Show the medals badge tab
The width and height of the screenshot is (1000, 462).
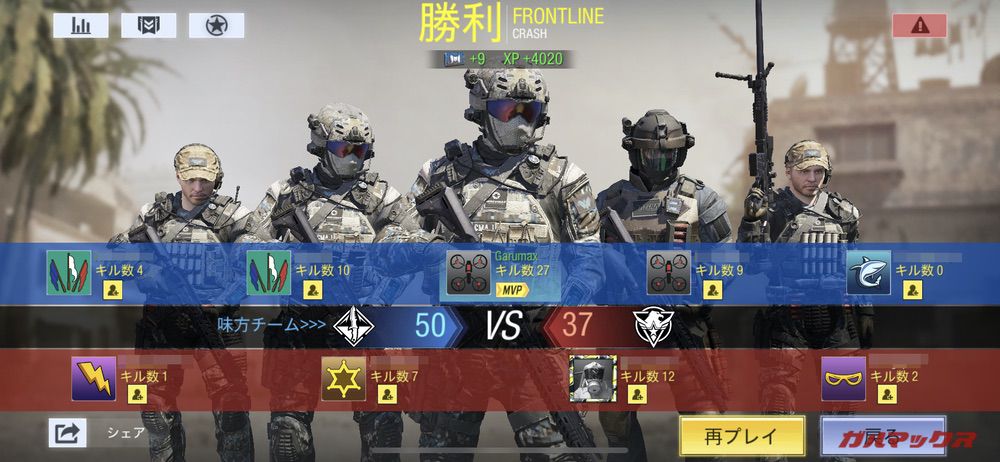point(148,25)
